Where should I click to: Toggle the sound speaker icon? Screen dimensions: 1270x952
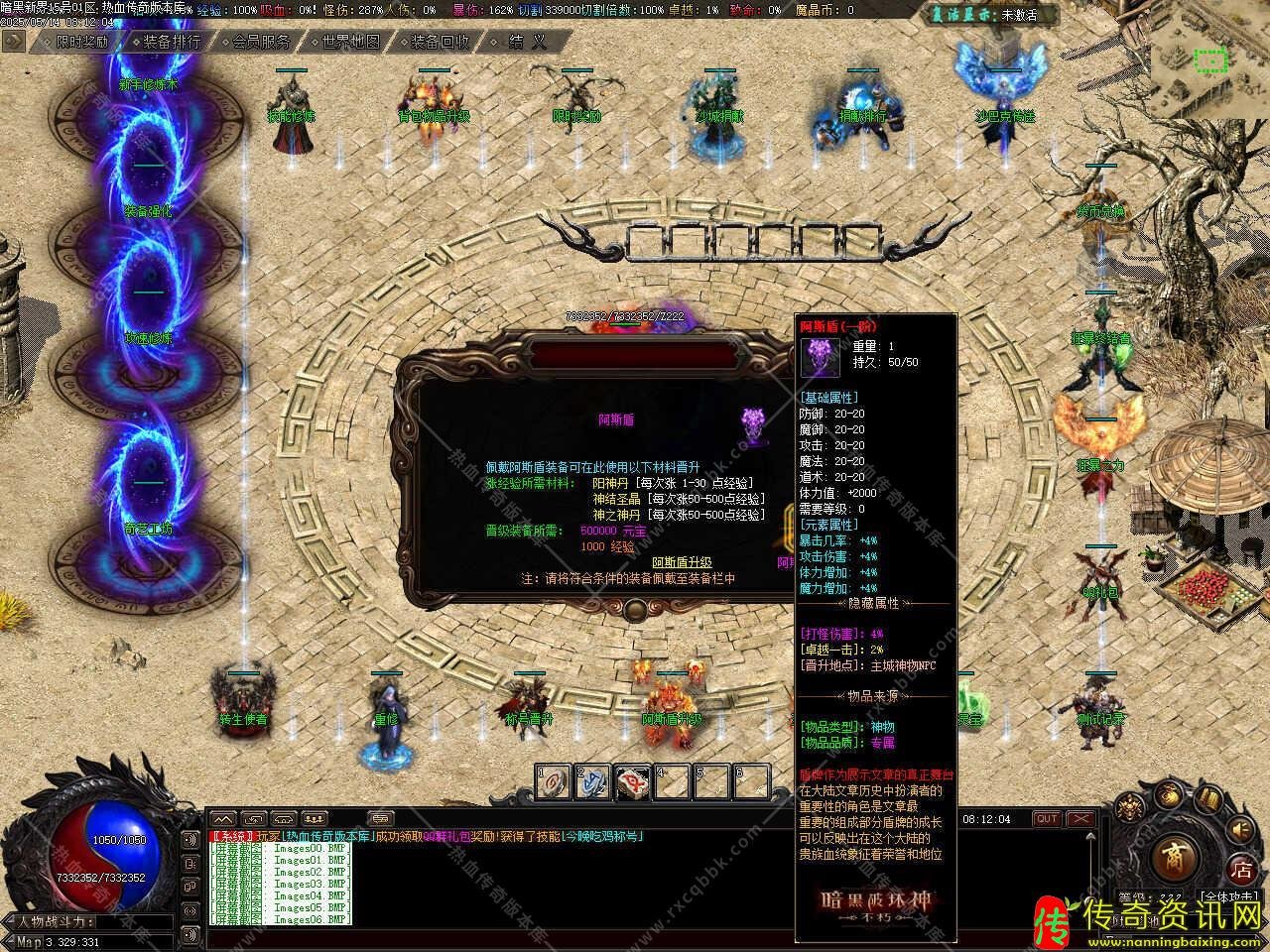(x=1240, y=829)
